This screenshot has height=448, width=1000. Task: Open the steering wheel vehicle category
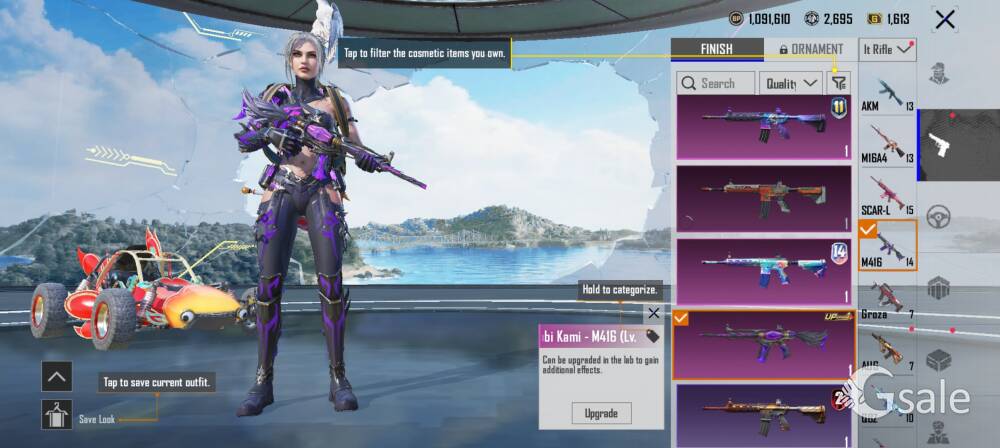coord(938,217)
